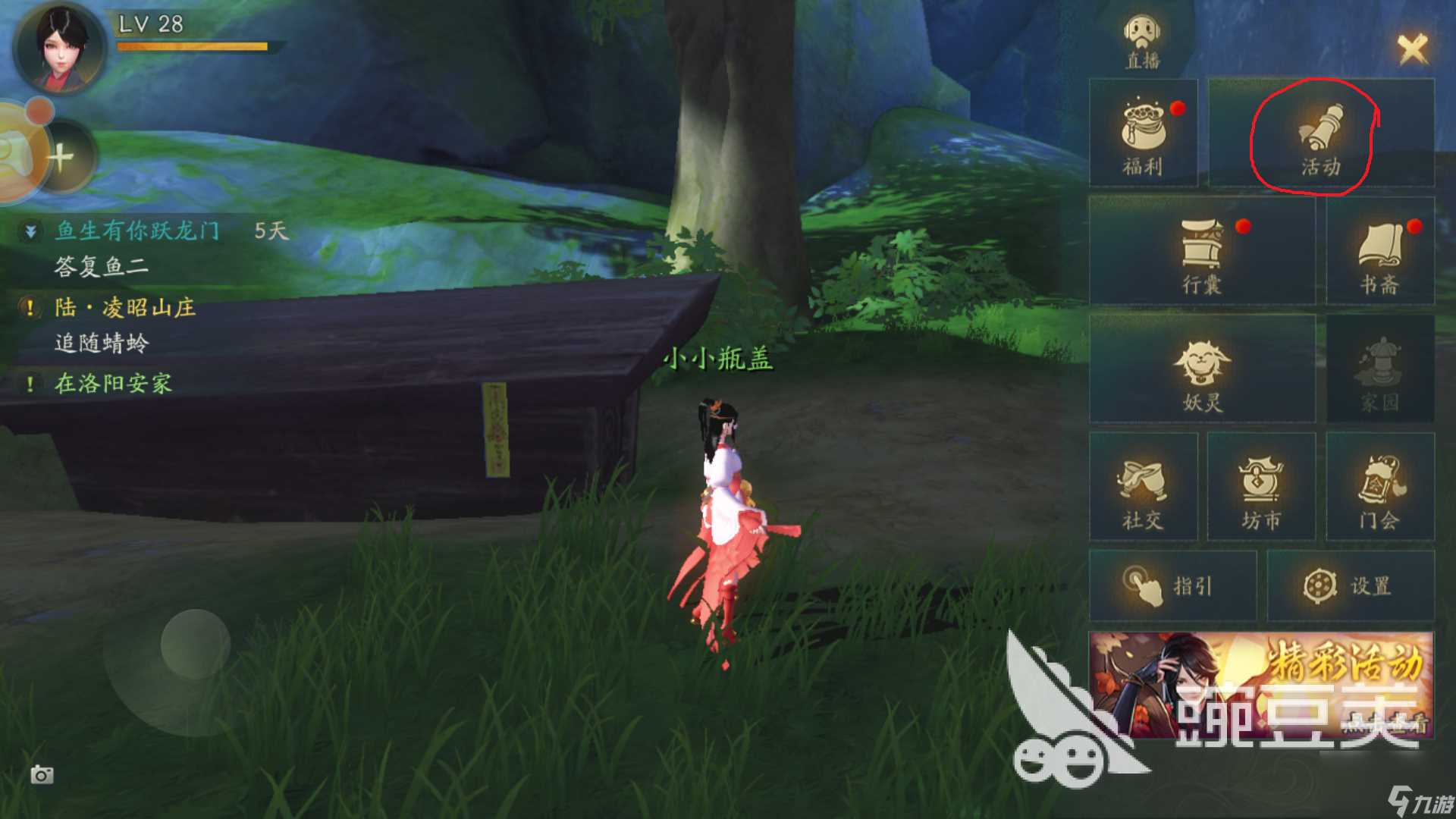Open the 设置 settings button

click(x=1350, y=586)
